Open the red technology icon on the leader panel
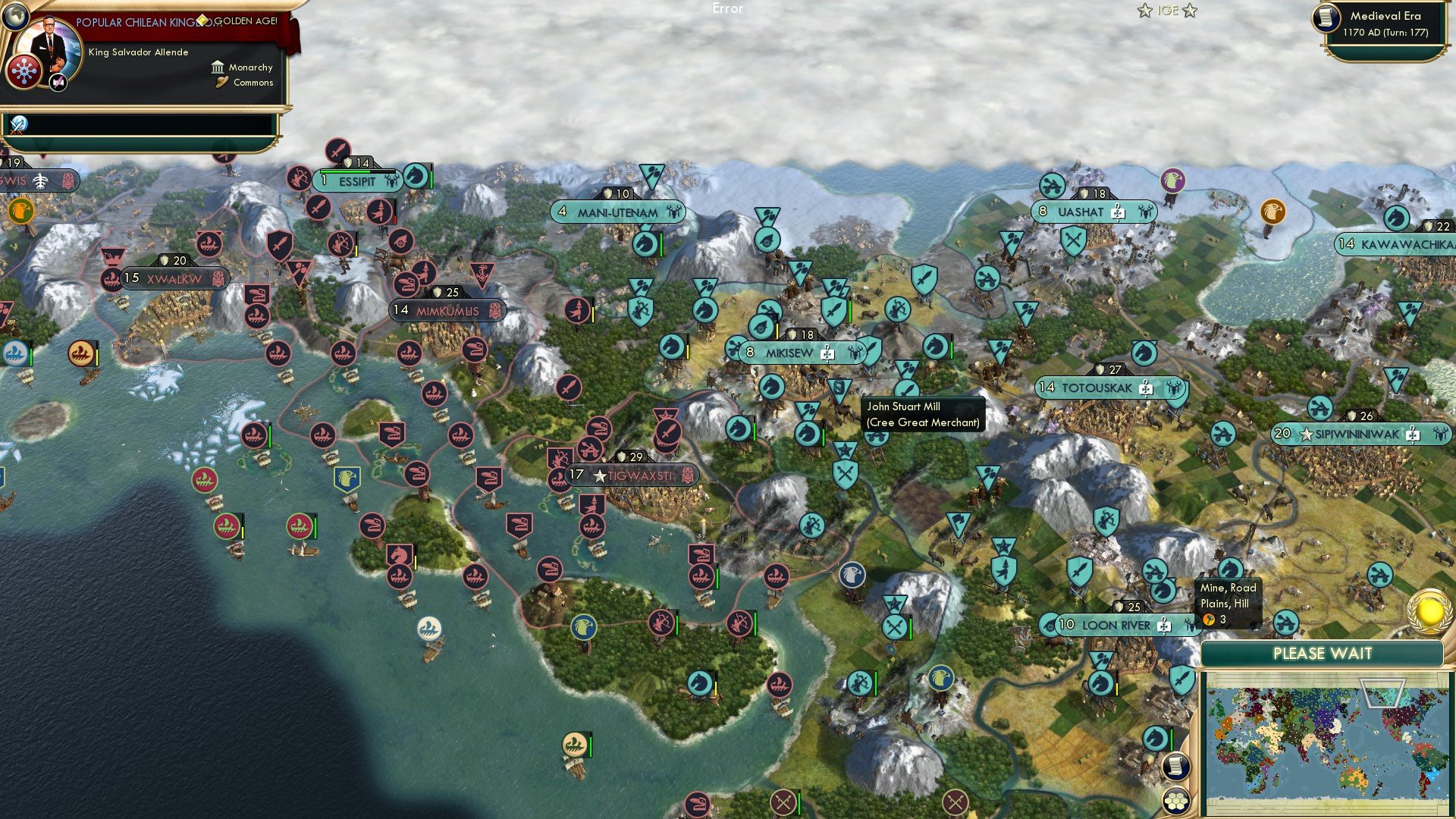Image resolution: width=1456 pixels, height=819 pixels. (x=24, y=71)
